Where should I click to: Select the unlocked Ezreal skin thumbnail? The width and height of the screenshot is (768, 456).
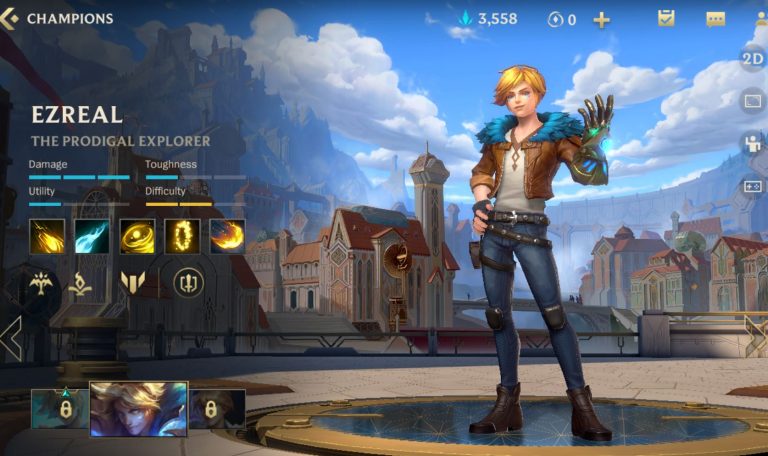point(138,408)
